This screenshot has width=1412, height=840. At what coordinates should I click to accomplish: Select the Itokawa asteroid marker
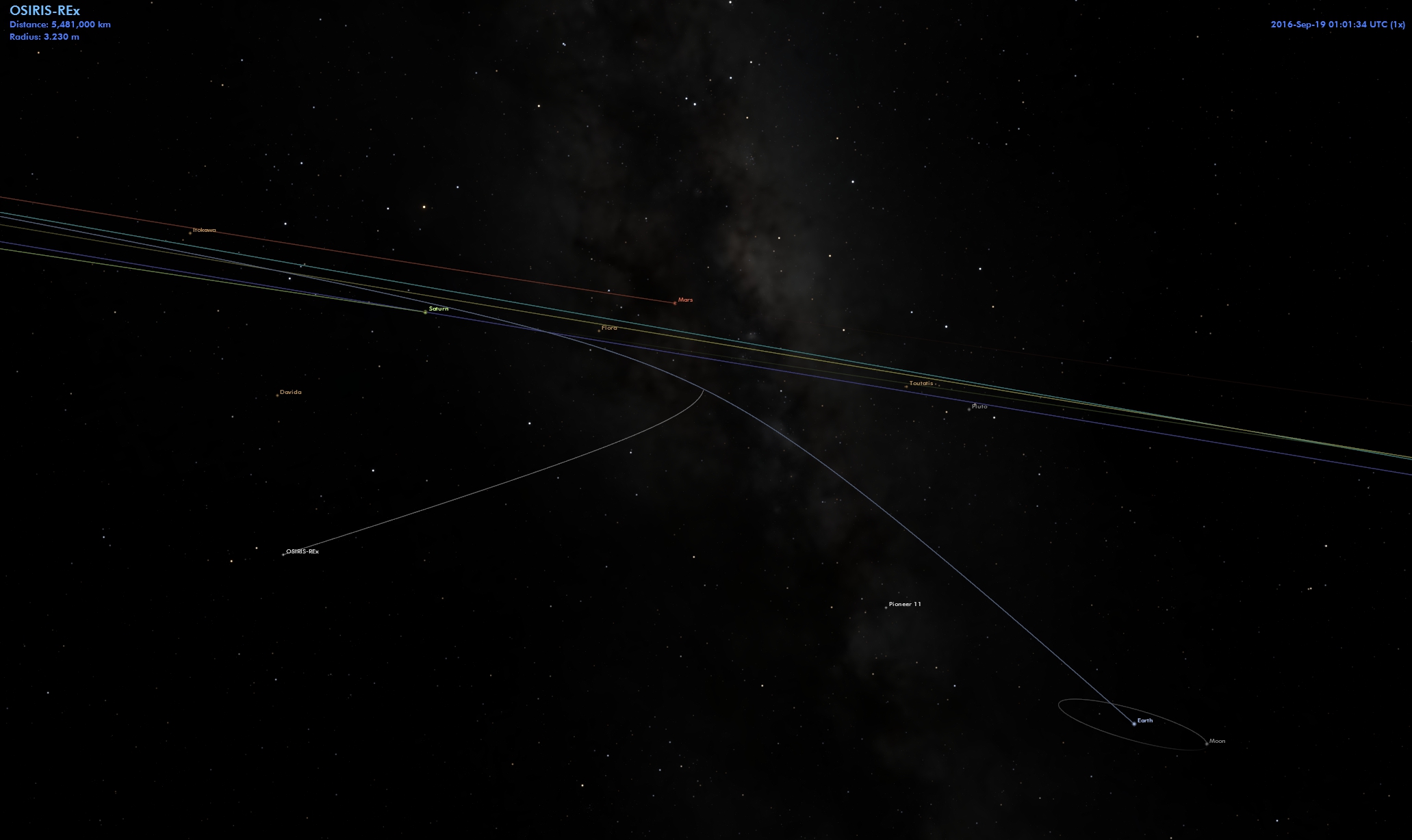click(190, 233)
